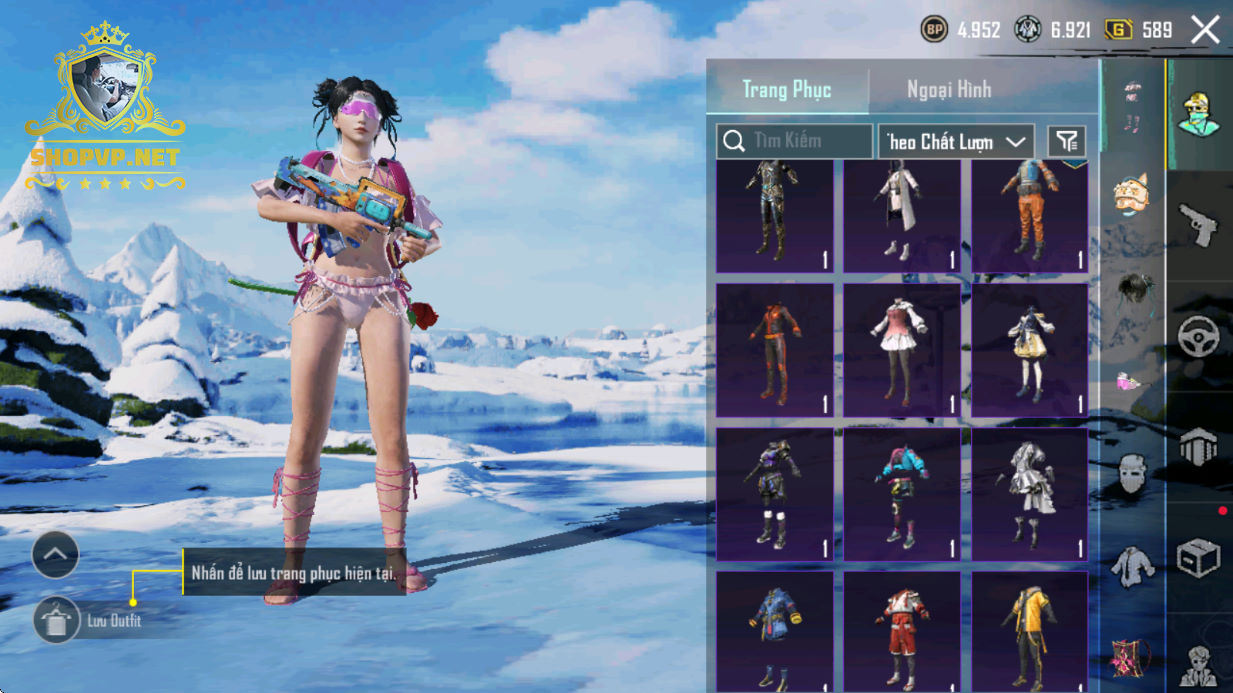This screenshot has height=693, width=1233.
Task: Open the steering wheel vehicles category
Action: pyautogui.click(x=1198, y=337)
